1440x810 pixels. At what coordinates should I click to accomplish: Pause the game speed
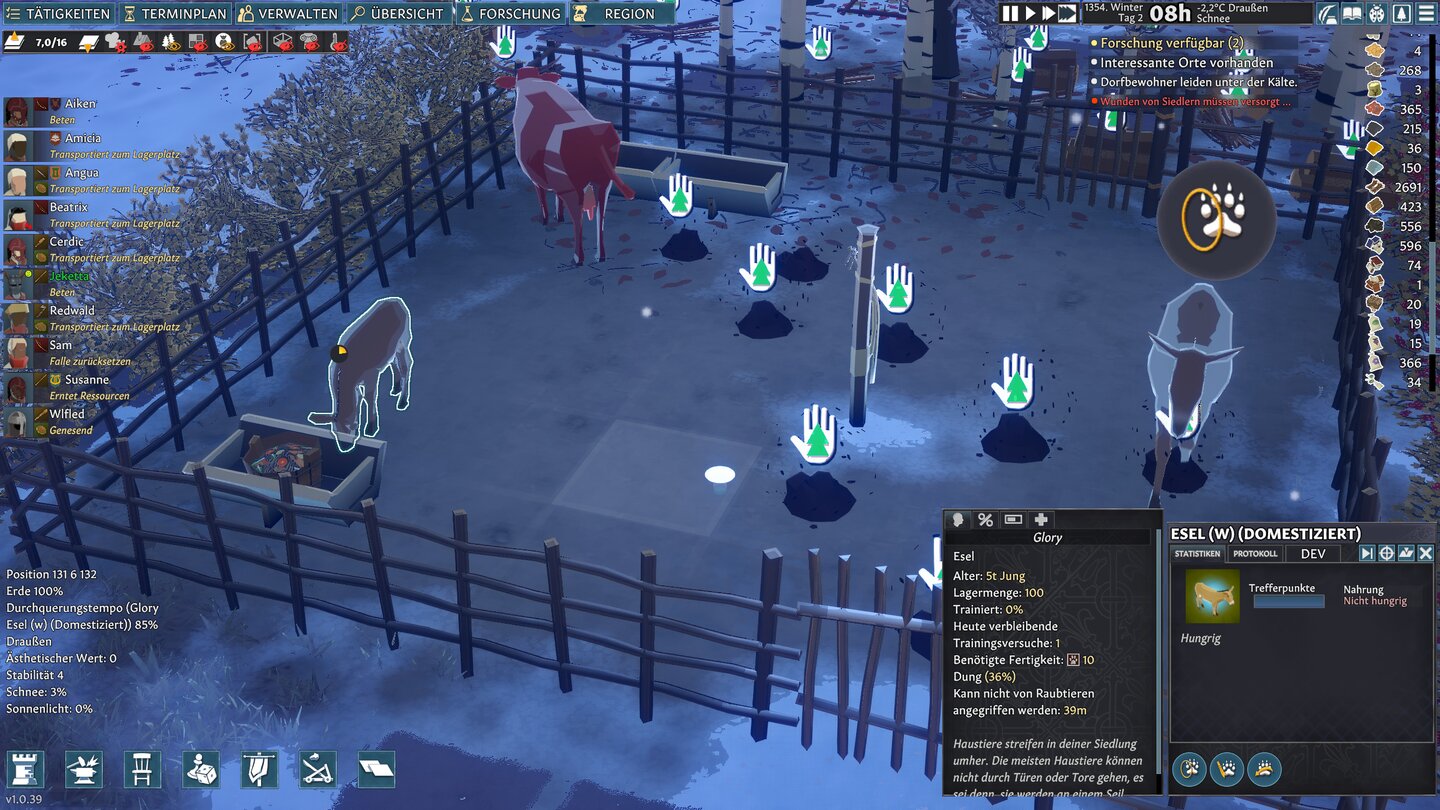click(x=1010, y=13)
